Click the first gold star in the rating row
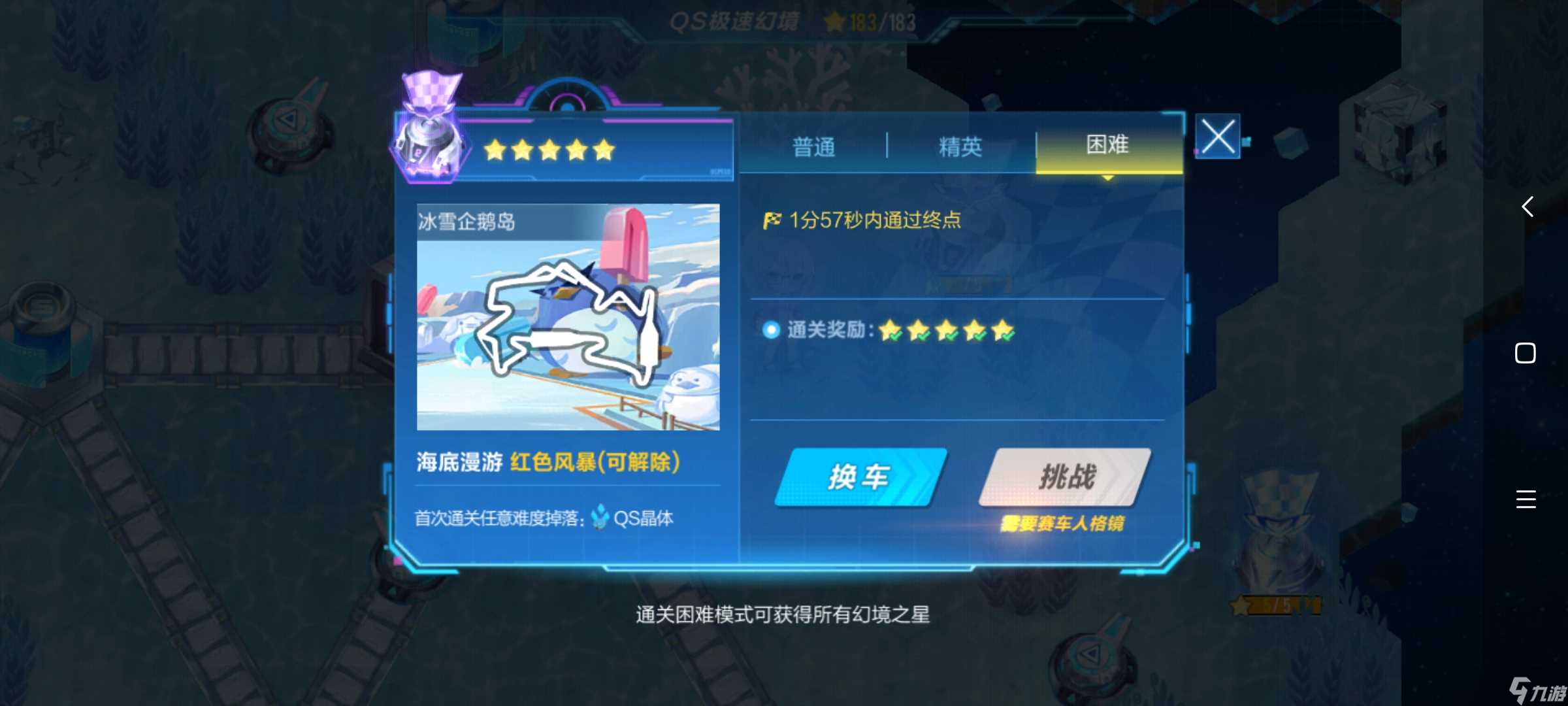Image resolution: width=1568 pixels, height=706 pixels. point(495,150)
